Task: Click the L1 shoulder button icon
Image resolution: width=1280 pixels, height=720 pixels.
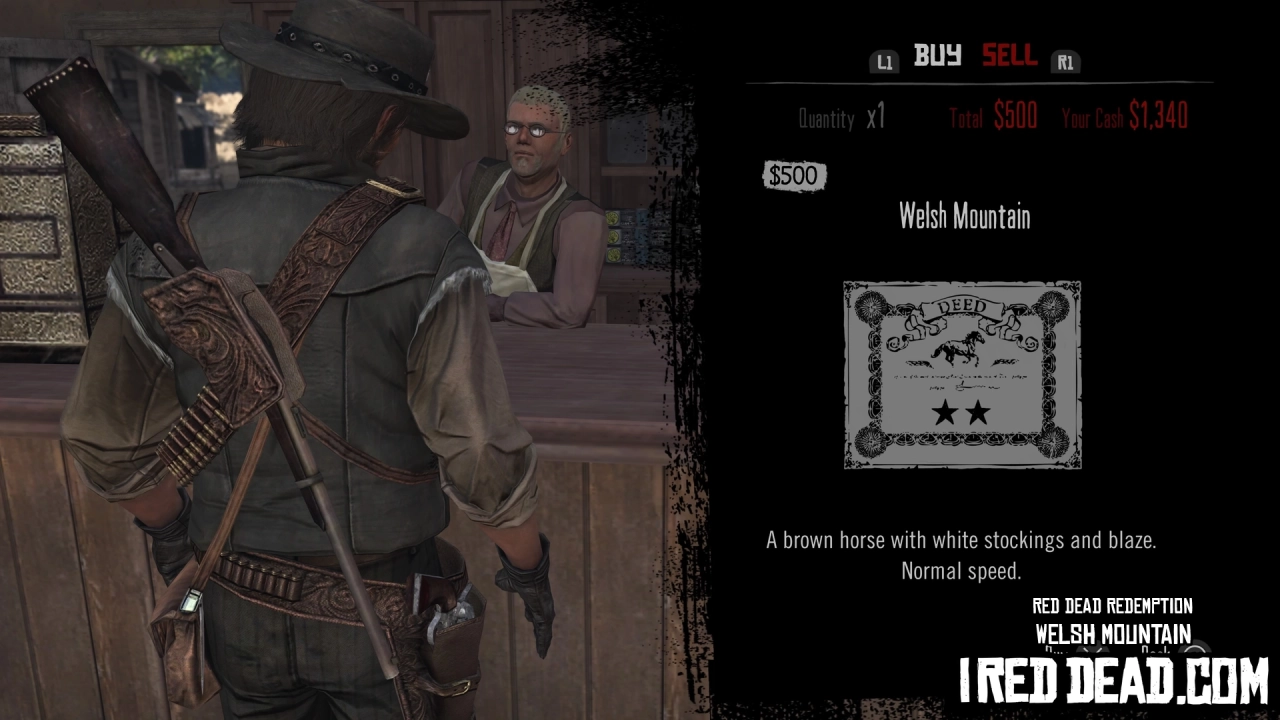Action: pos(884,60)
